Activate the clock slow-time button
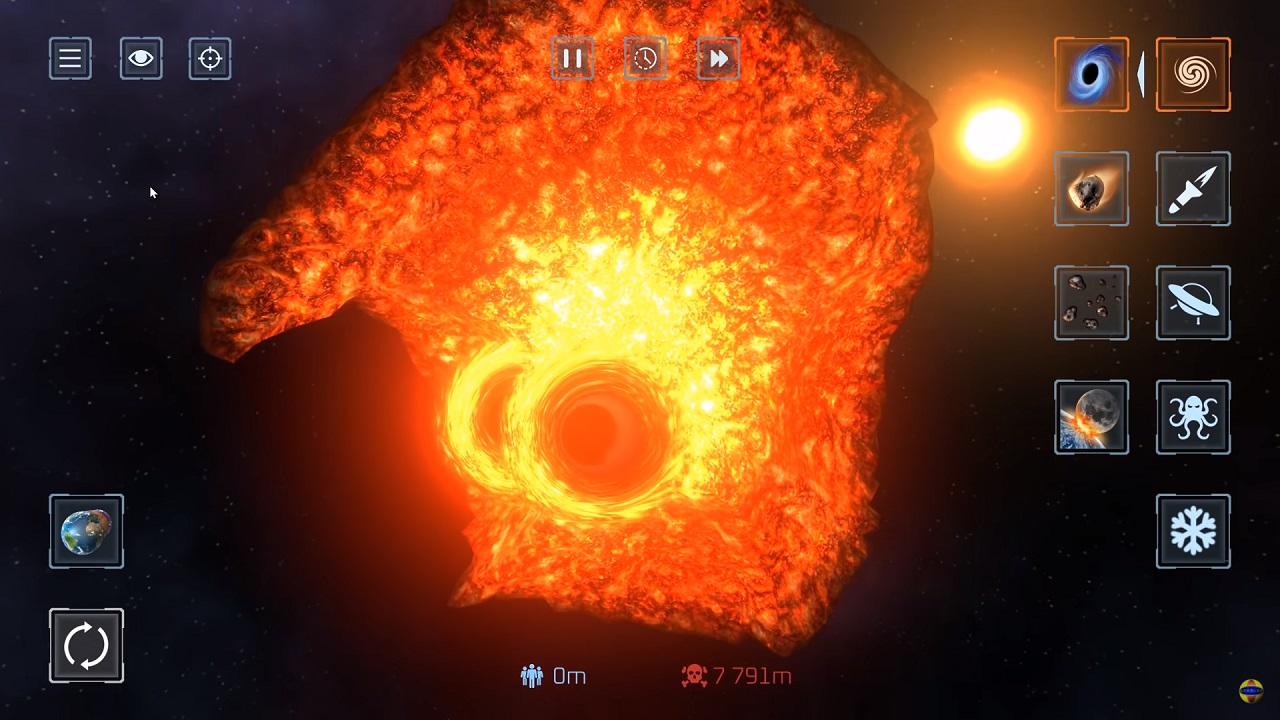This screenshot has height=720, width=1280. pos(645,59)
